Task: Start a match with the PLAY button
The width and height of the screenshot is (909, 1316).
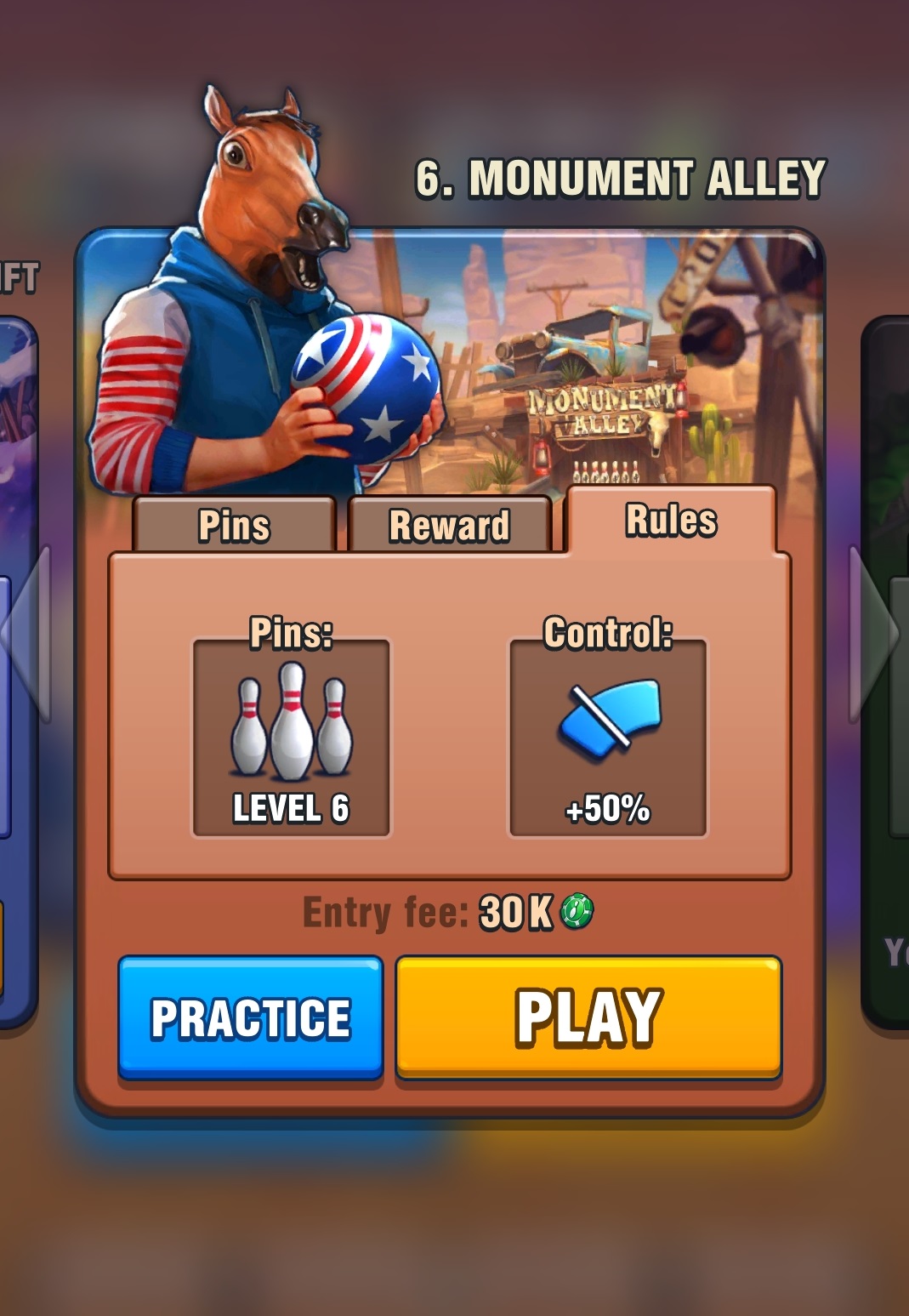Action: coord(588,1017)
